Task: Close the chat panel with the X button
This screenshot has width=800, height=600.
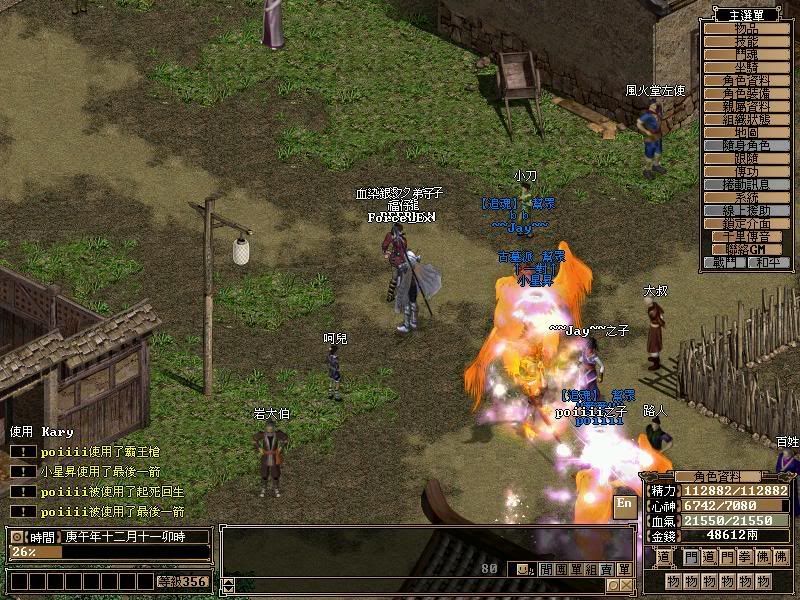Action: pyautogui.click(x=626, y=585)
